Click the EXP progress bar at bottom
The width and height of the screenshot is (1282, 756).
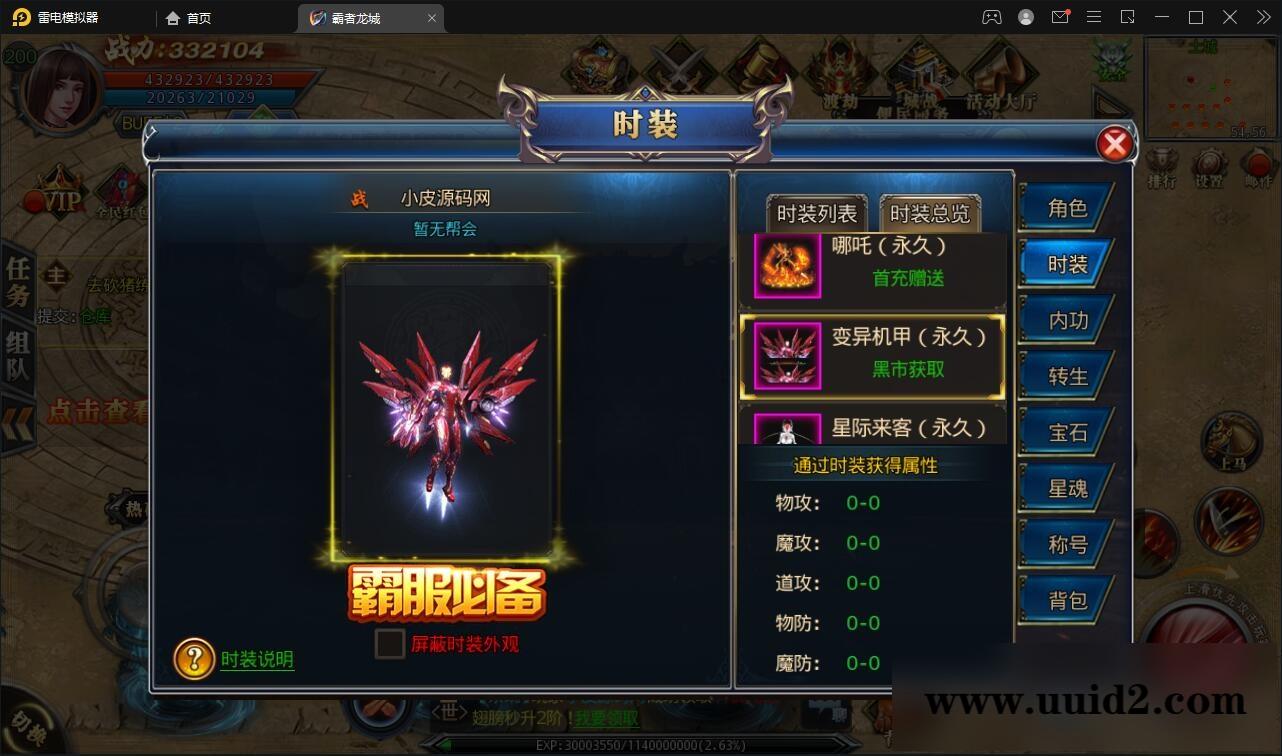coord(641,743)
